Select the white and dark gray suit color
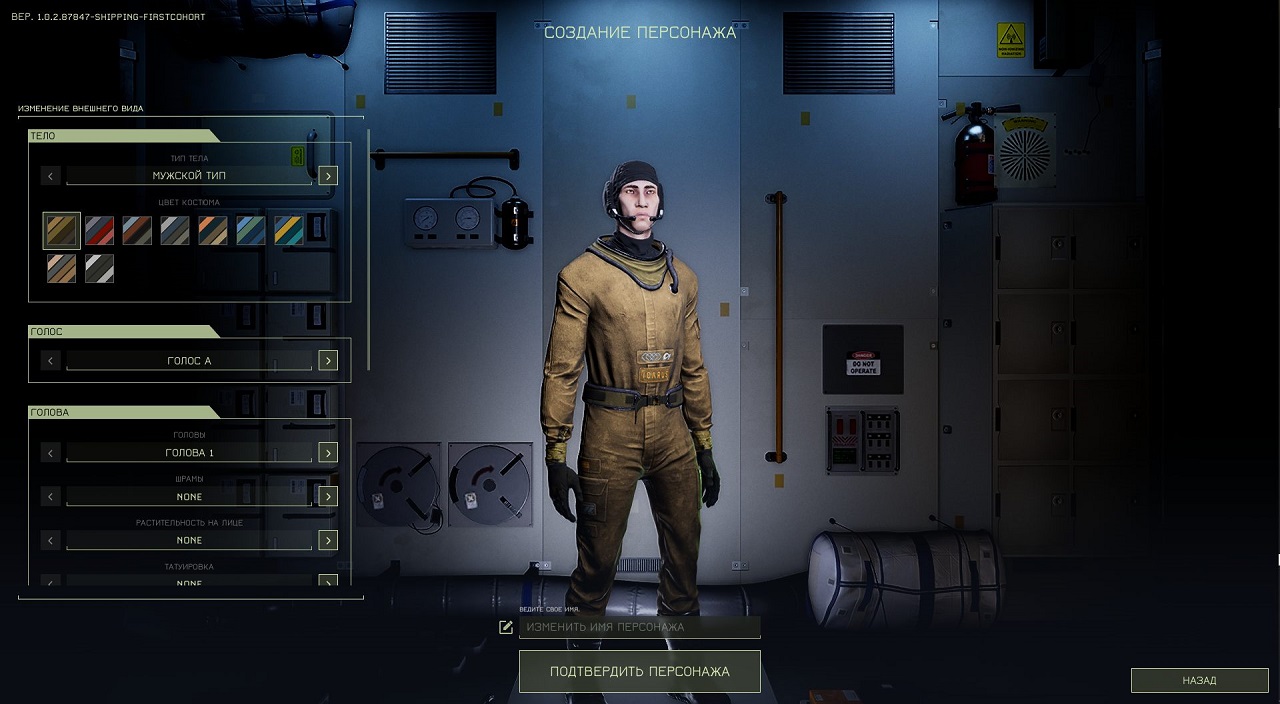Image resolution: width=1280 pixels, height=704 pixels. tap(99, 268)
